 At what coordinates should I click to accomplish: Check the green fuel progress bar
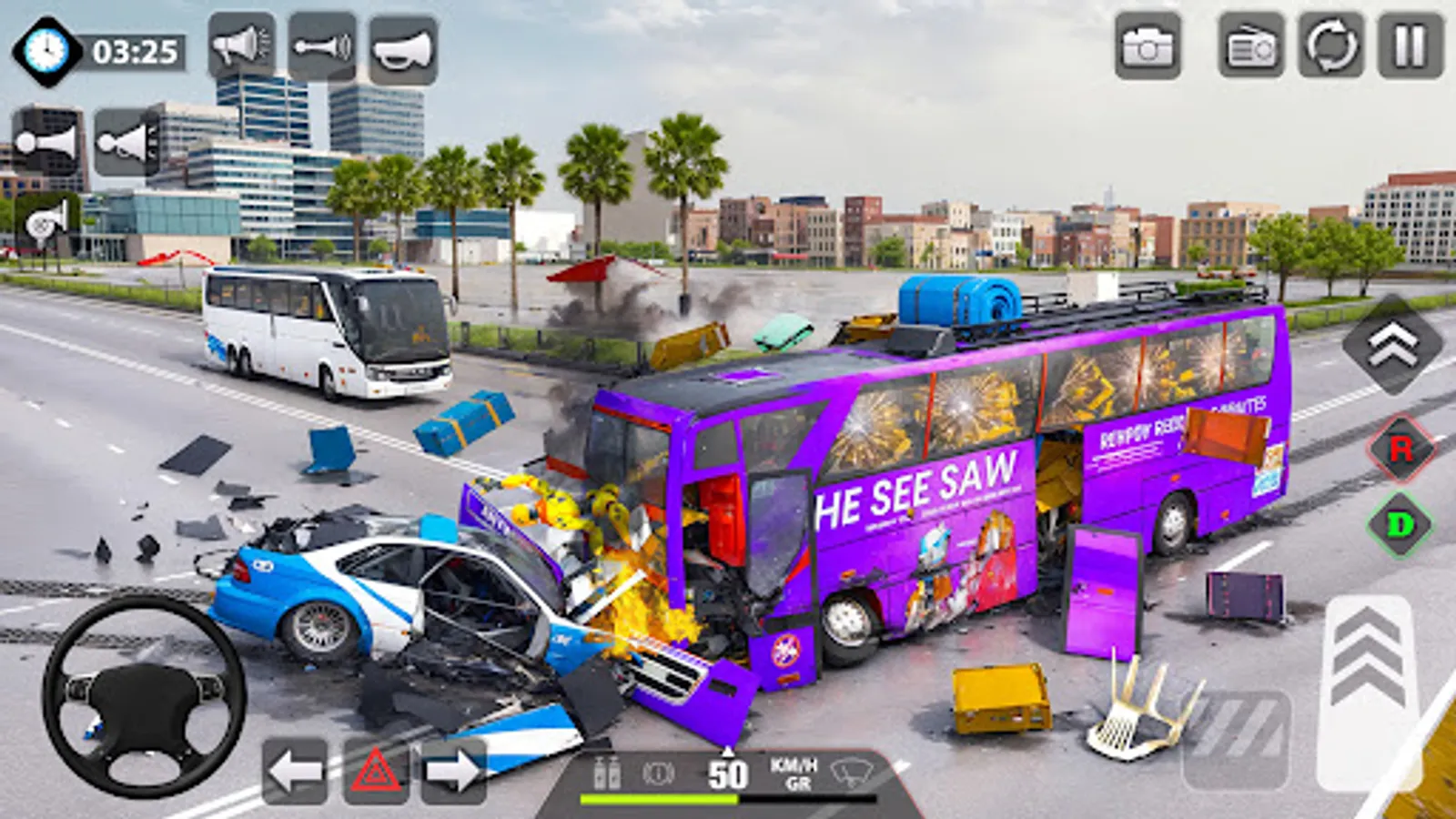coord(660,799)
